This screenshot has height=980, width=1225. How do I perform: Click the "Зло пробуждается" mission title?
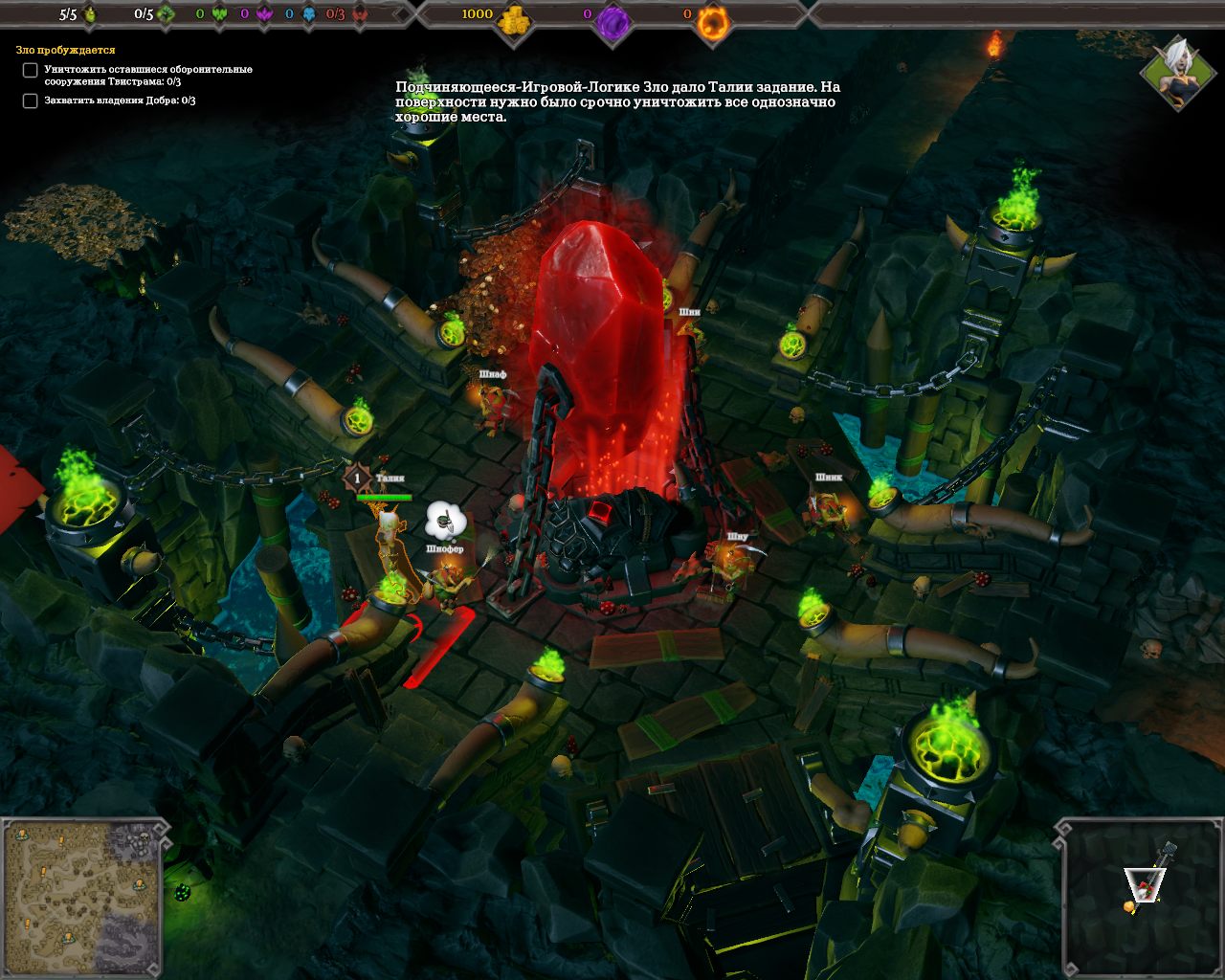tap(65, 50)
